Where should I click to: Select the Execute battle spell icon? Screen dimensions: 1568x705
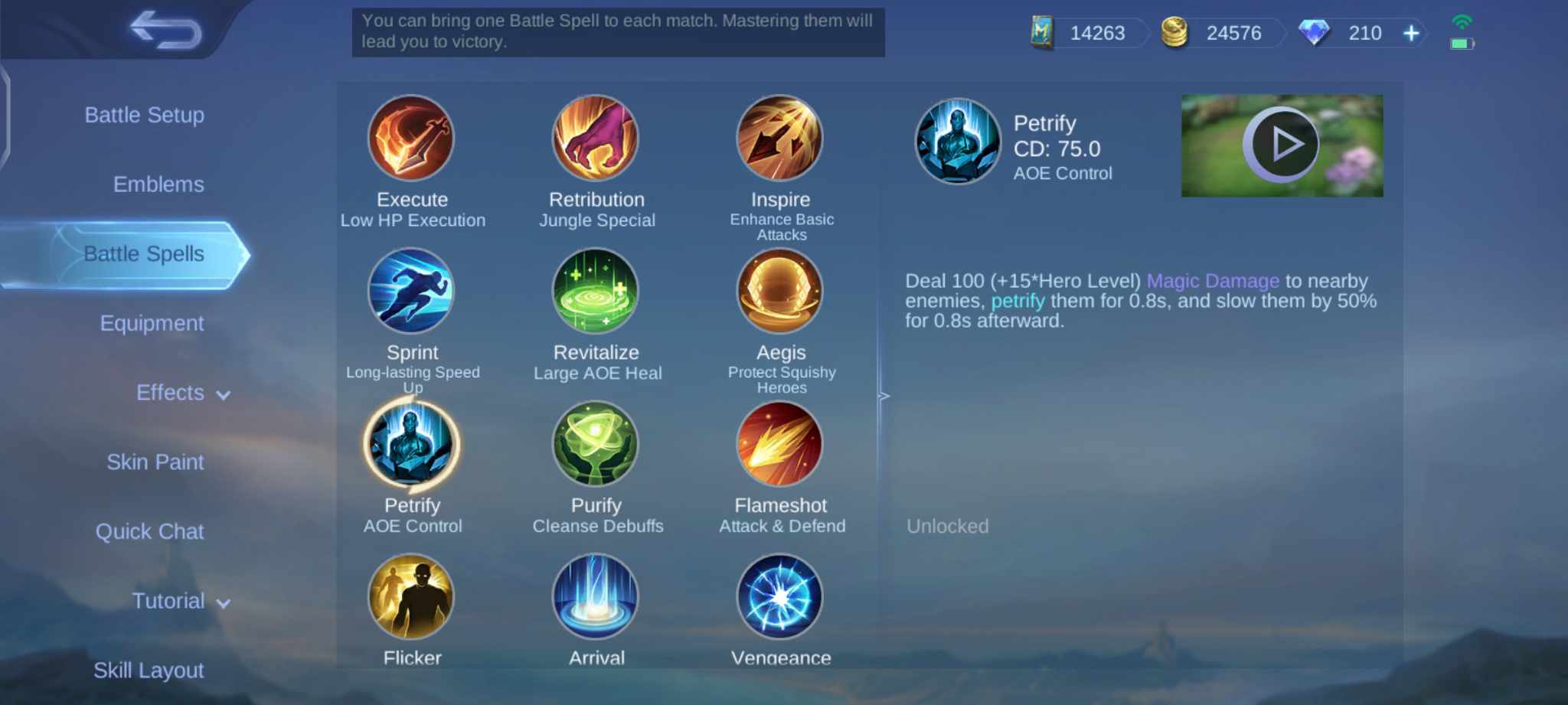pyautogui.click(x=412, y=139)
